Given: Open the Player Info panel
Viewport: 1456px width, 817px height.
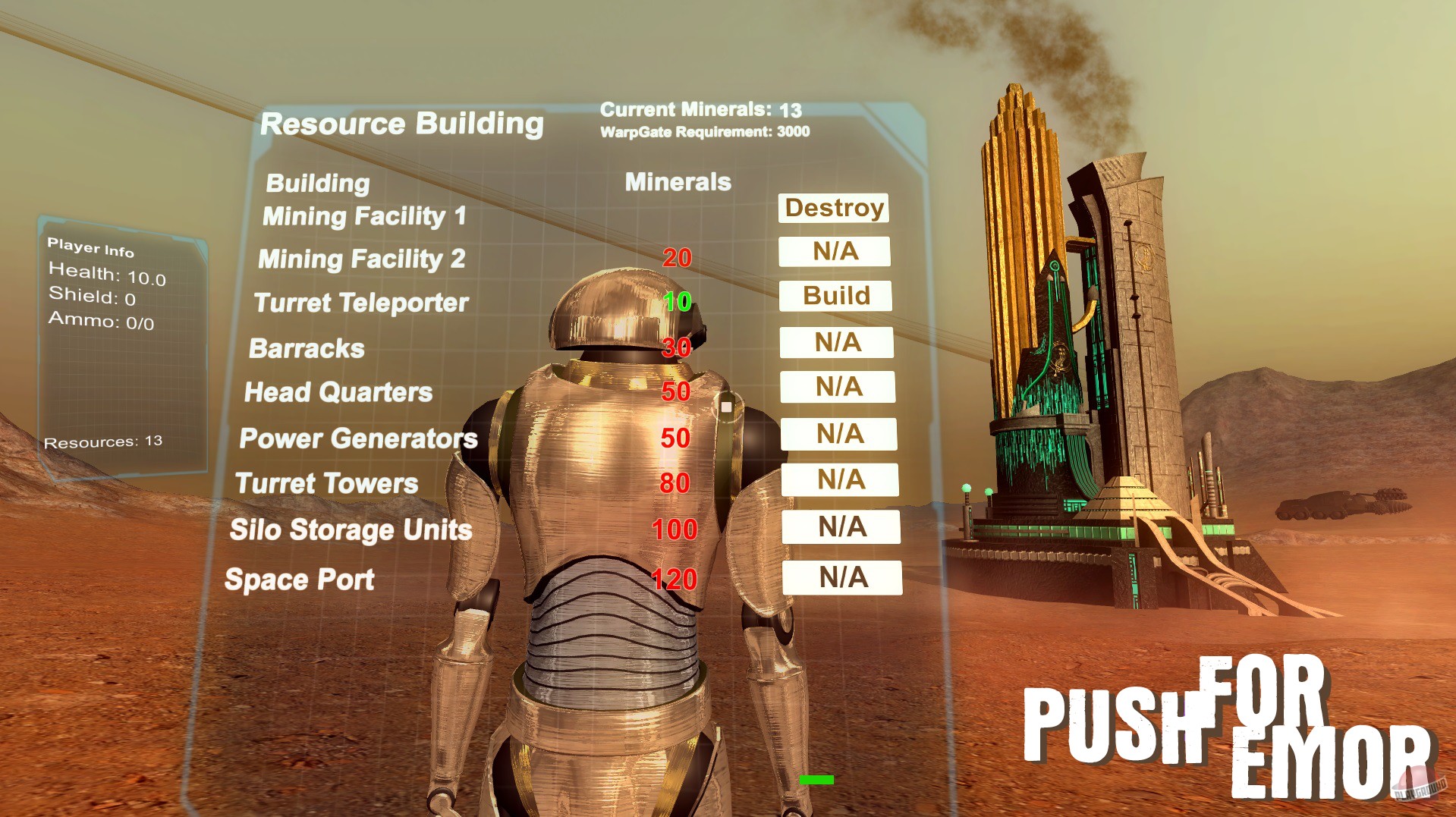Looking at the screenshot, I should coord(91,247).
